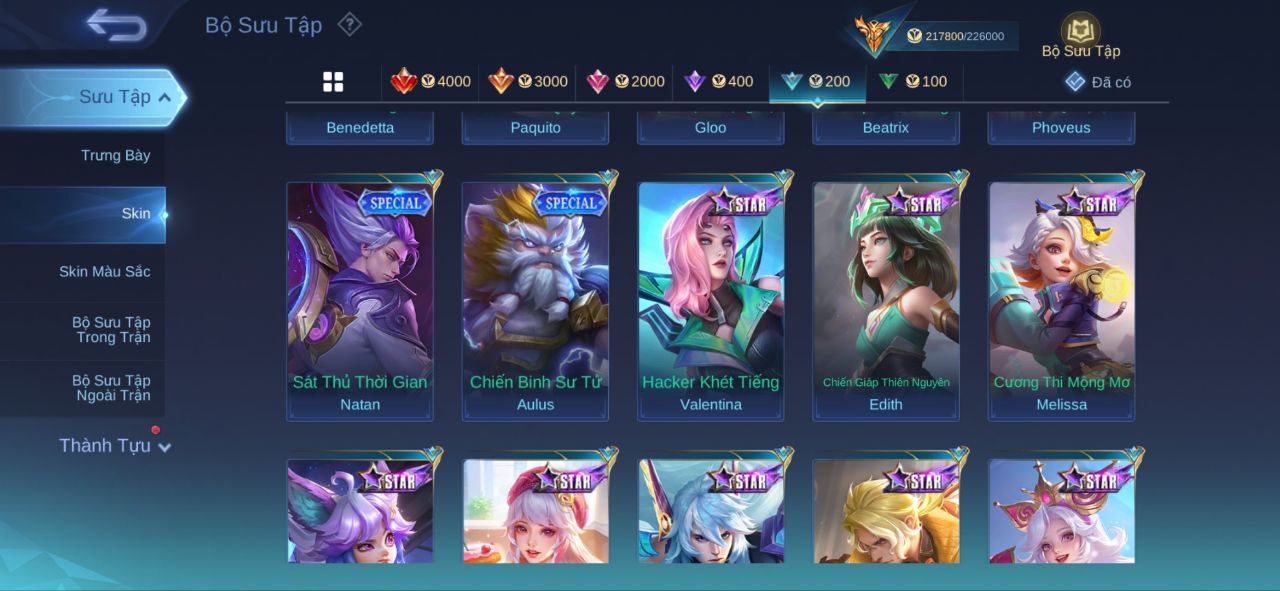Select Natan's Sát Thủ Thời Gian skin
This screenshot has height=591, width=1280.
[x=360, y=300]
